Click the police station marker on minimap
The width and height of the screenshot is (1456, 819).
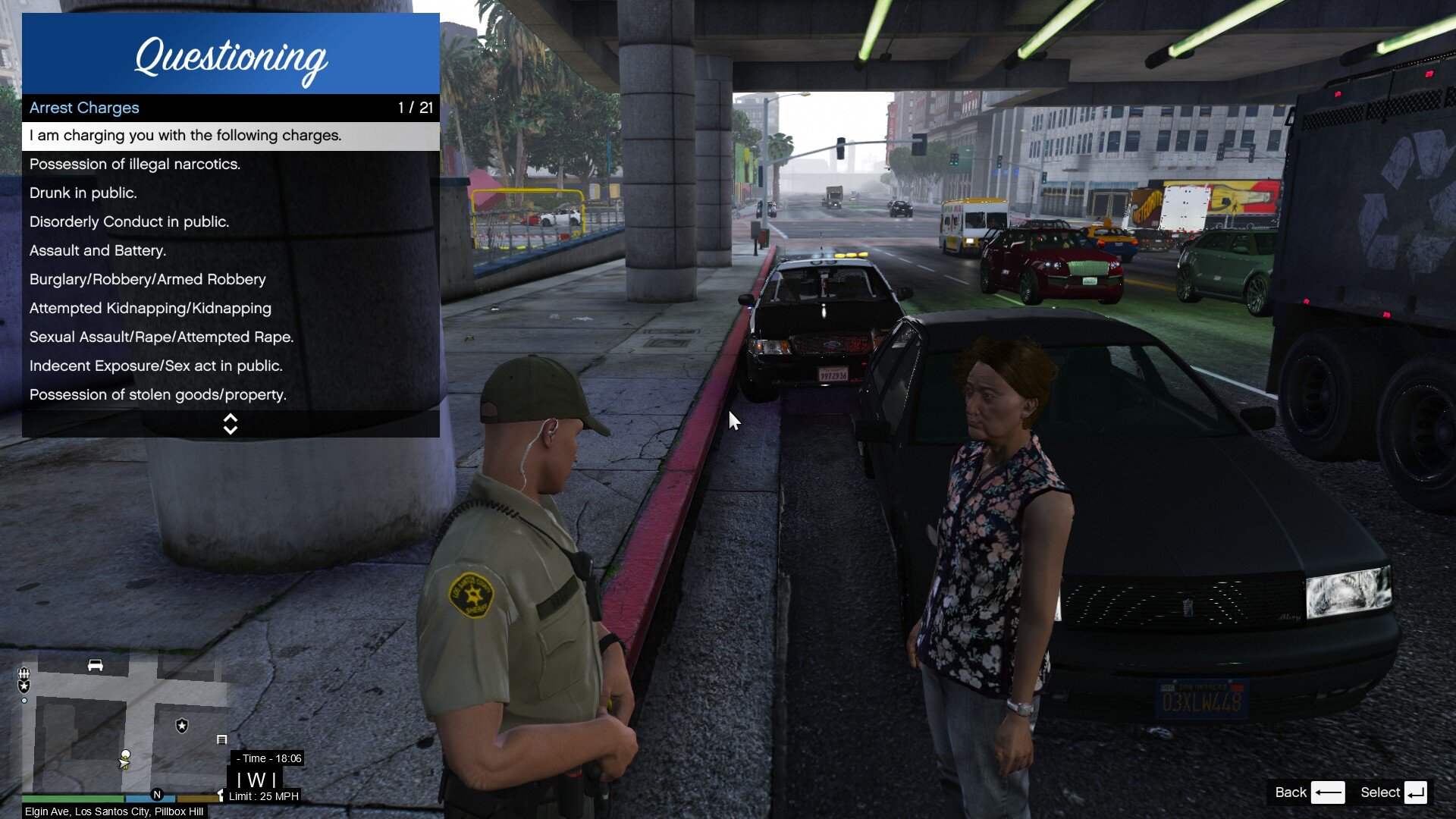(182, 726)
